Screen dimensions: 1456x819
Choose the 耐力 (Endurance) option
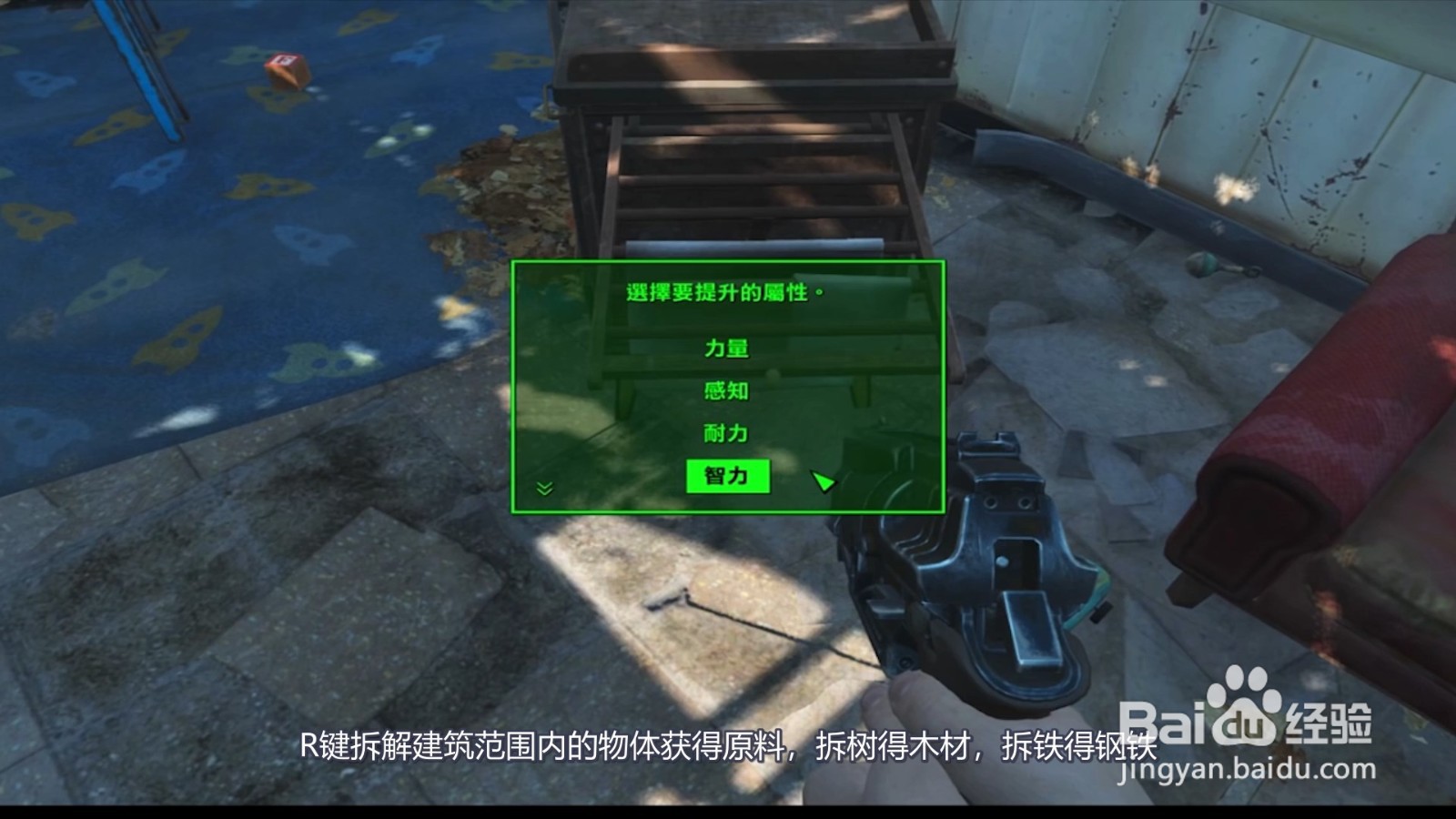(728, 434)
